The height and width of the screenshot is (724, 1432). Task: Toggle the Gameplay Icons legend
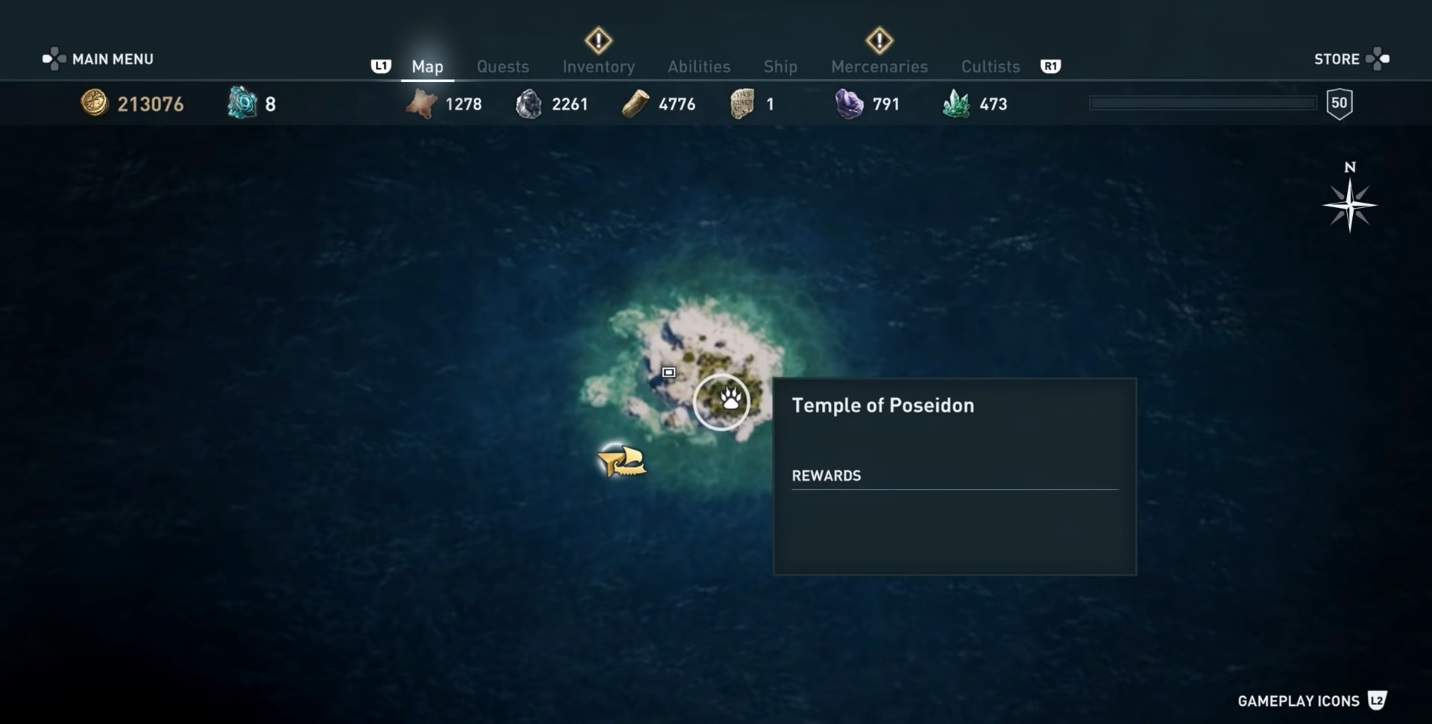(1311, 701)
